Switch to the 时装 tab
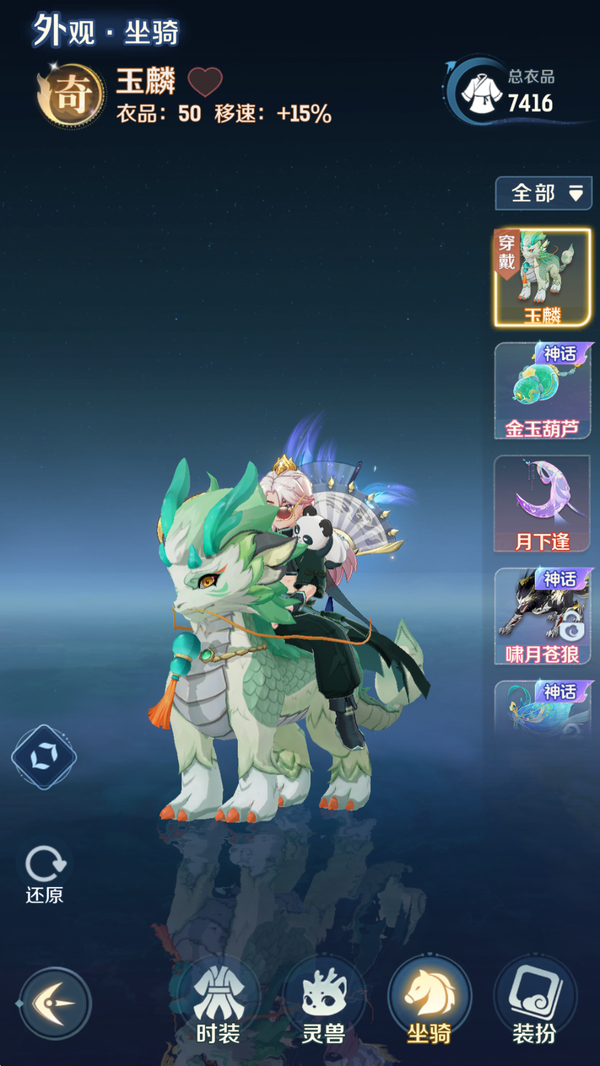Screen dimensions: 600x1066 coord(218,1002)
